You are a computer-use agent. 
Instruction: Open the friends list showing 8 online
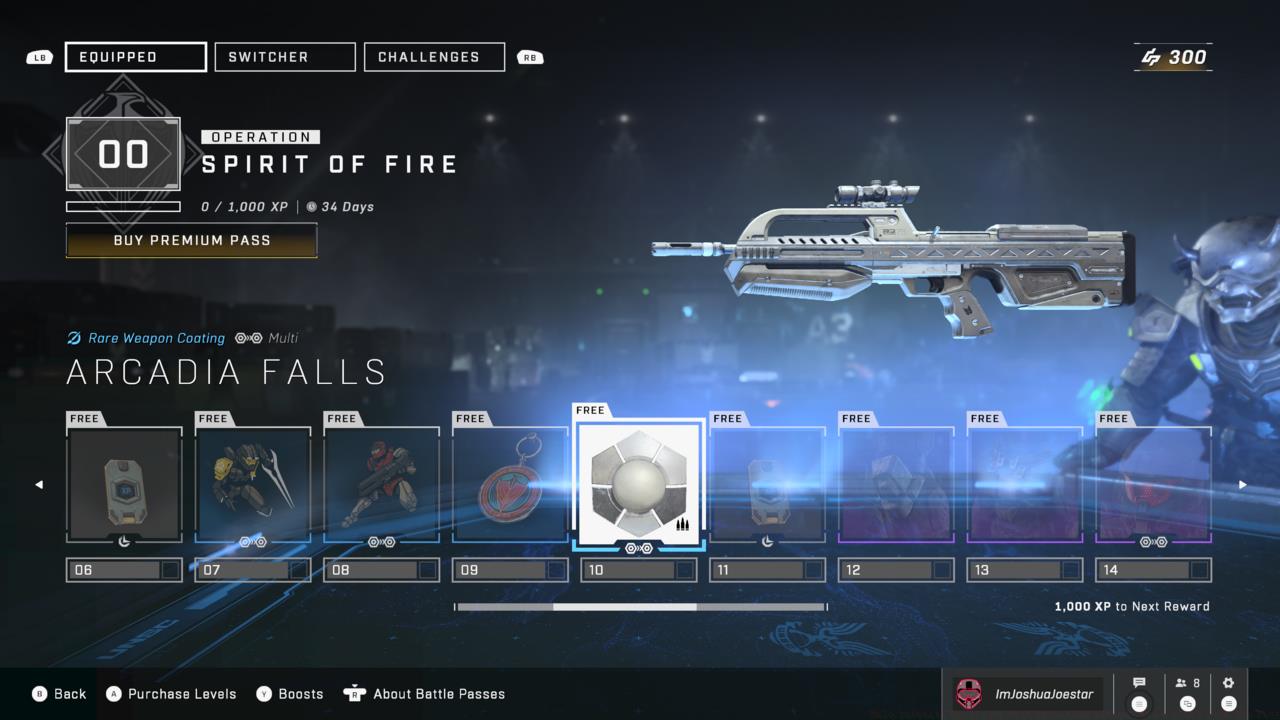pos(1187,693)
